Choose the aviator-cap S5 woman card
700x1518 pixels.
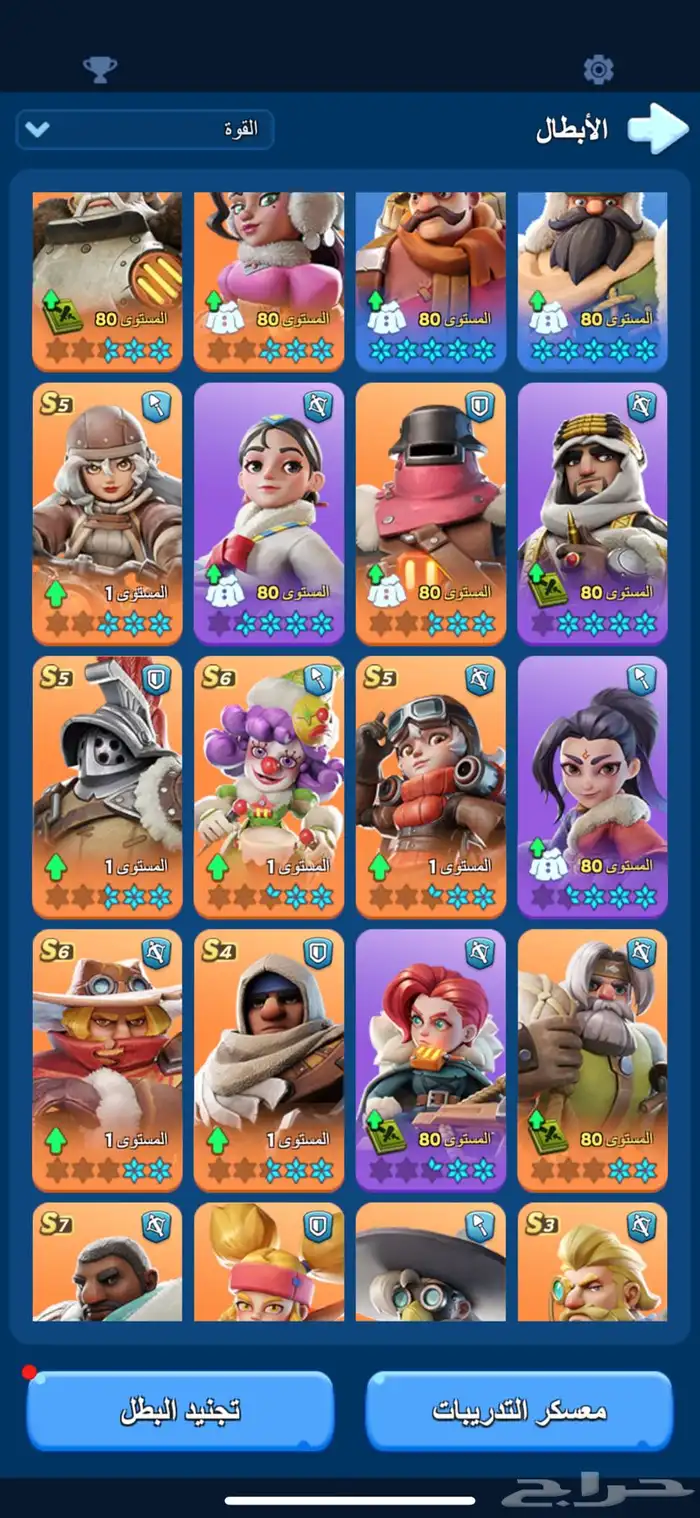tap(107, 512)
